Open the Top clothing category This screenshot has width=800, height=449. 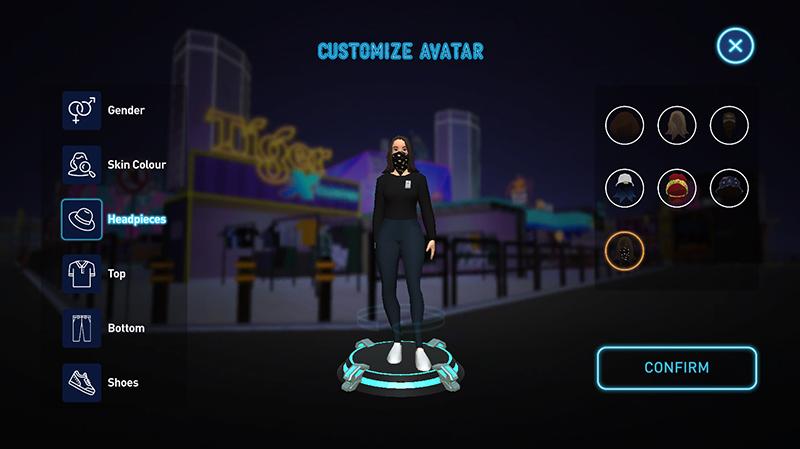point(80,273)
